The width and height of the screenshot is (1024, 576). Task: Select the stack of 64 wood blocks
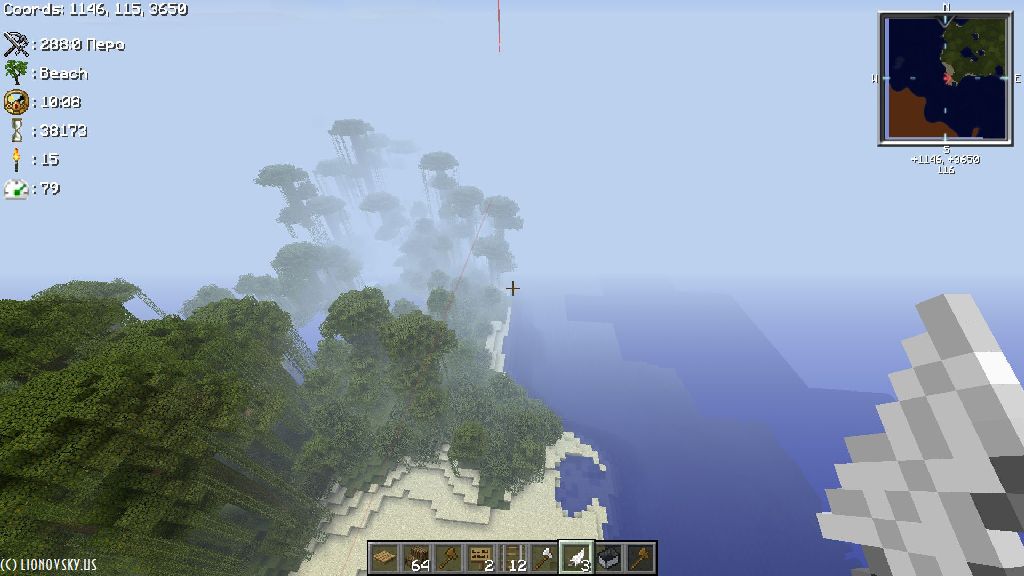pos(416,557)
